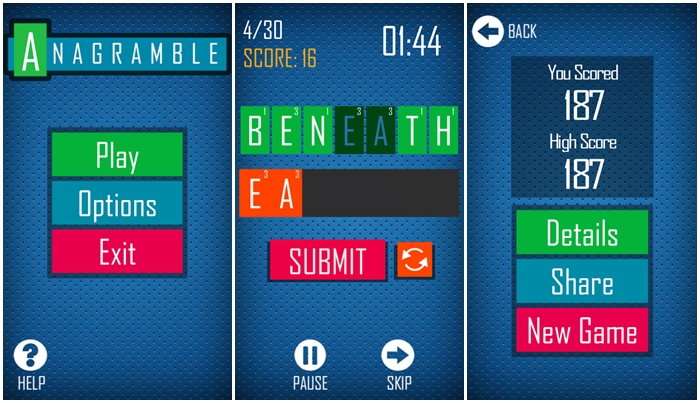
Task: Select the green letter T tile
Action: [x=412, y=130]
